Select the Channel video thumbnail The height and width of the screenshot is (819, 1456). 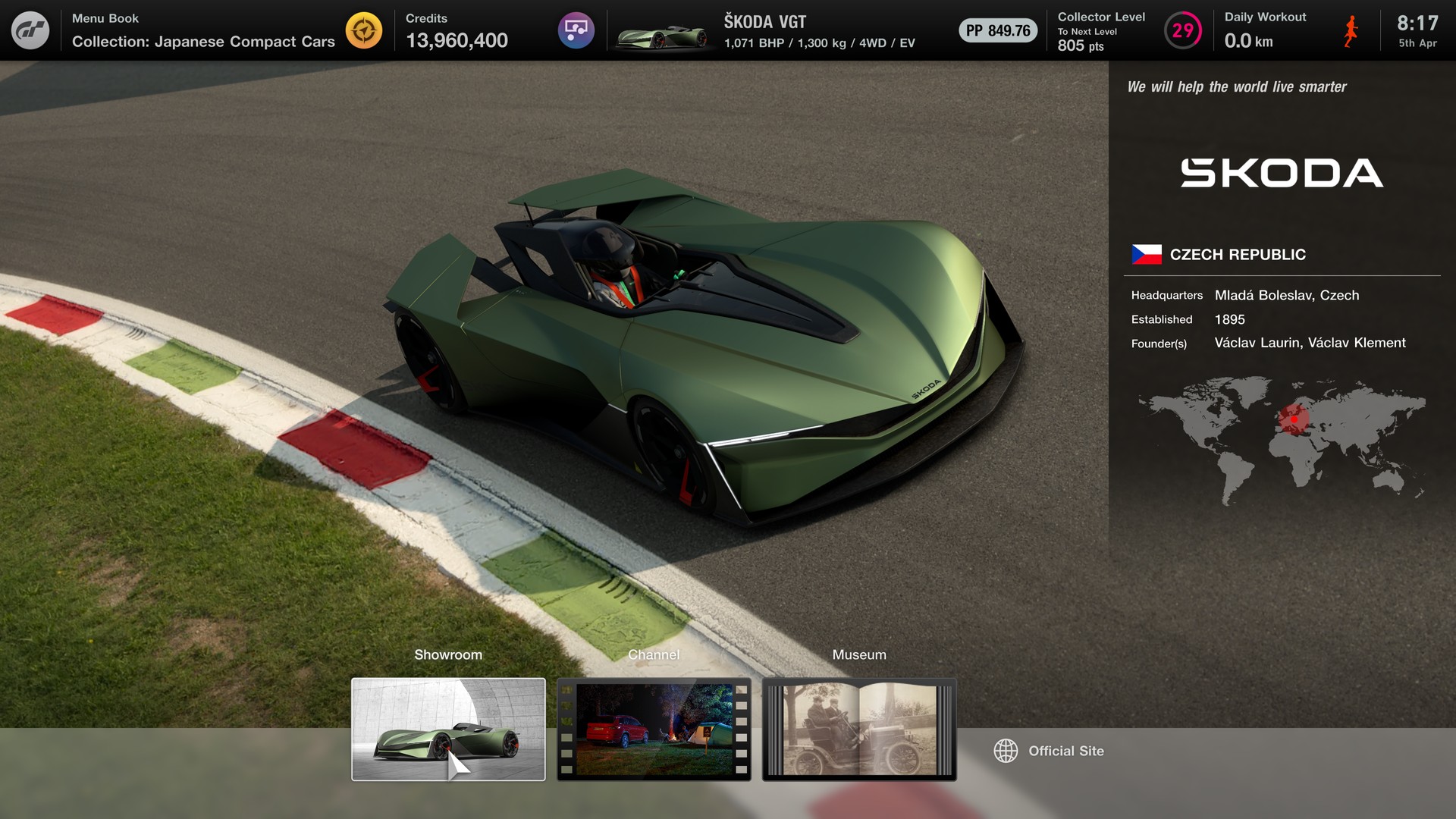[654, 729]
